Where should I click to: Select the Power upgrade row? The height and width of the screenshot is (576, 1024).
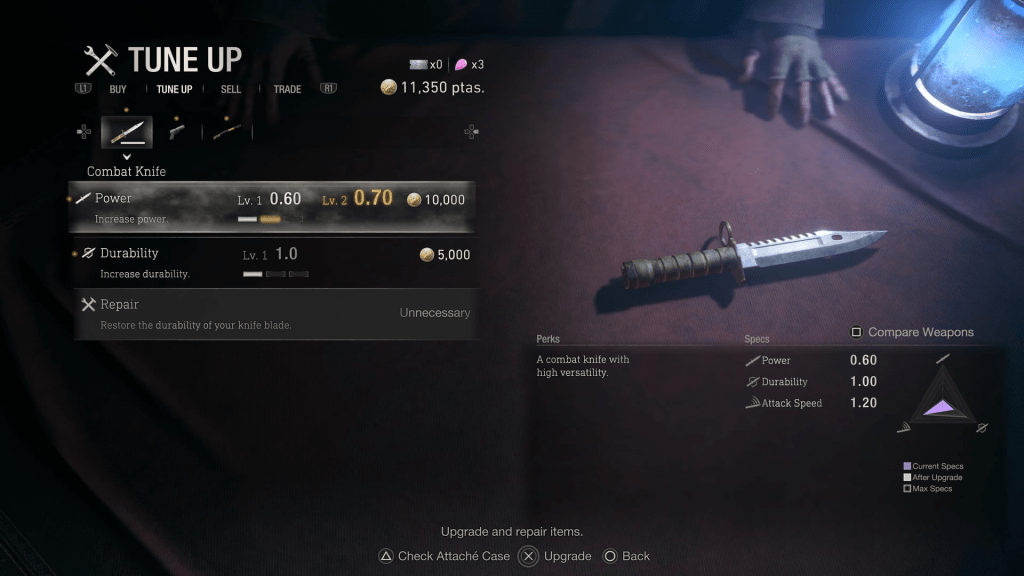pyautogui.click(x=271, y=205)
